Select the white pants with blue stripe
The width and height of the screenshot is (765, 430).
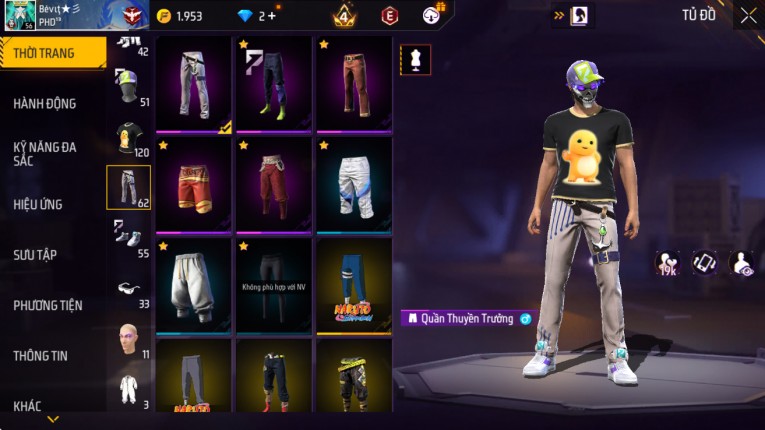click(354, 183)
